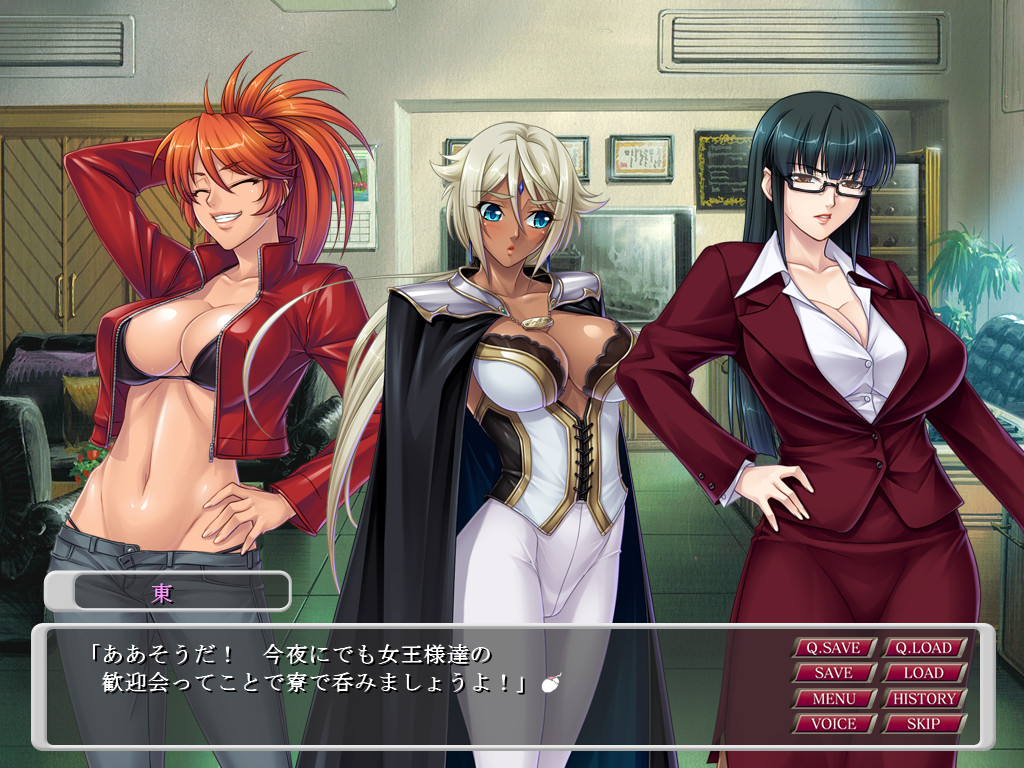Open the MENU button
This screenshot has height=768, width=1024.
834,698
